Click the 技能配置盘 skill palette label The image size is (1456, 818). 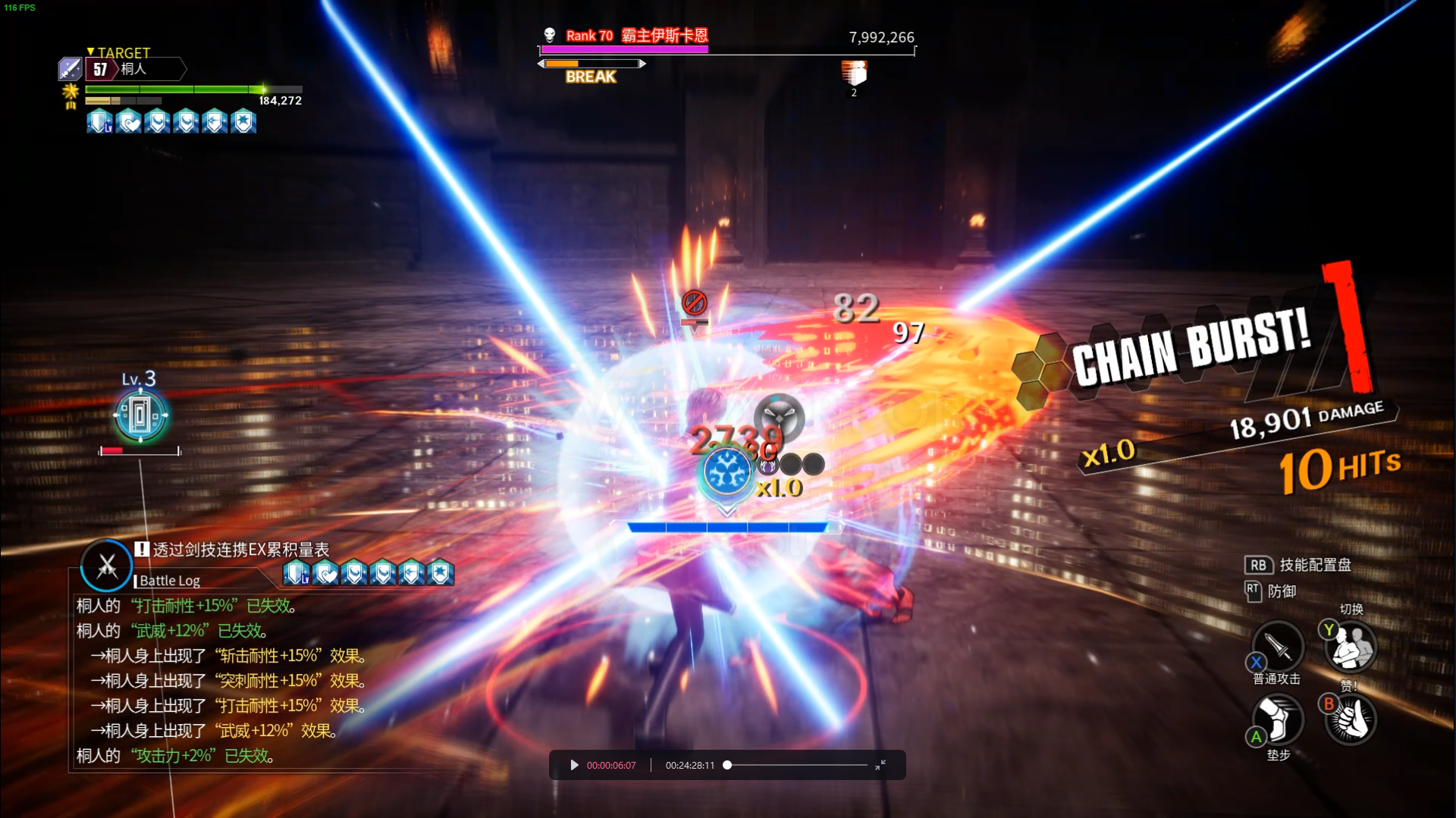coord(1315,565)
